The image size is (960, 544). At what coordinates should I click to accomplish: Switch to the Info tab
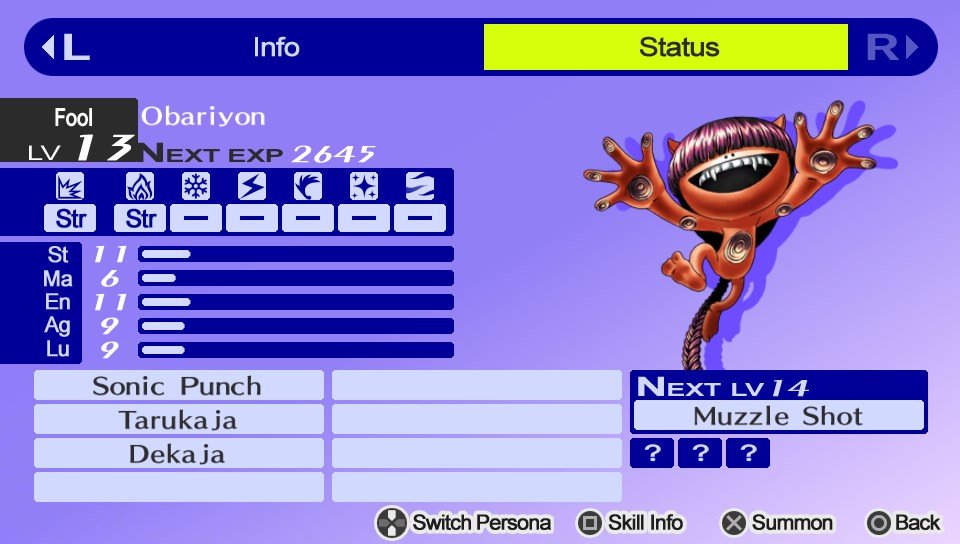[x=276, y=47]
